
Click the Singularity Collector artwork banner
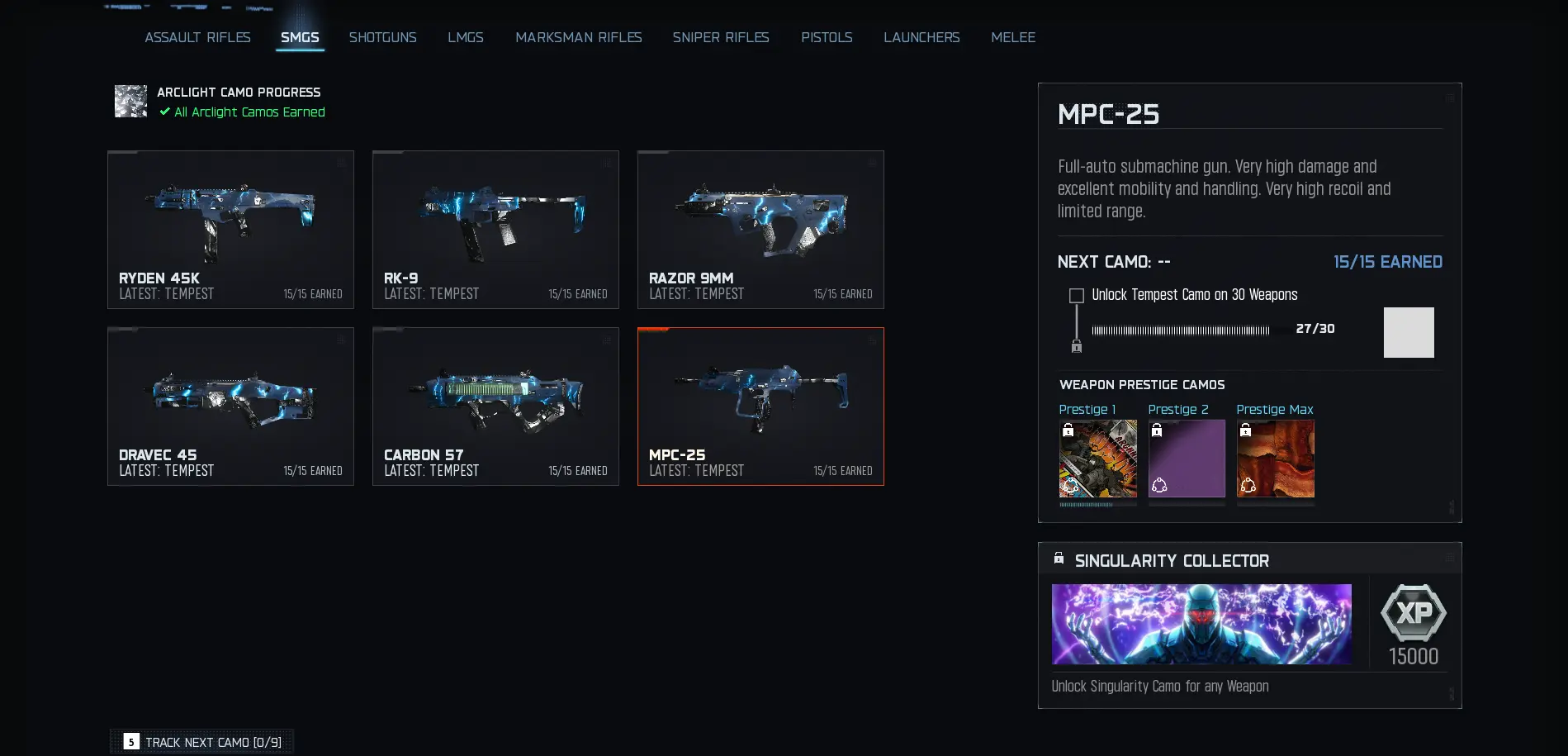[1201, 624]
